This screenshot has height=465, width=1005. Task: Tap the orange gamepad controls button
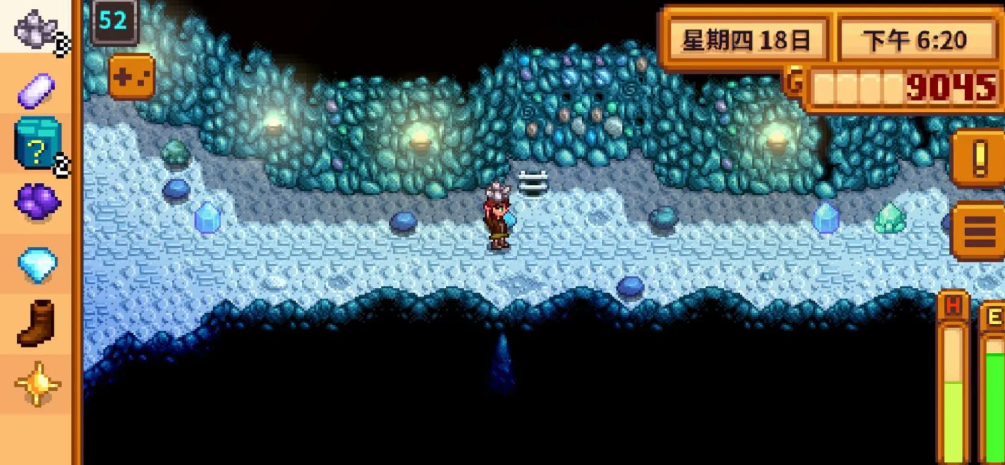coord(131,75)
